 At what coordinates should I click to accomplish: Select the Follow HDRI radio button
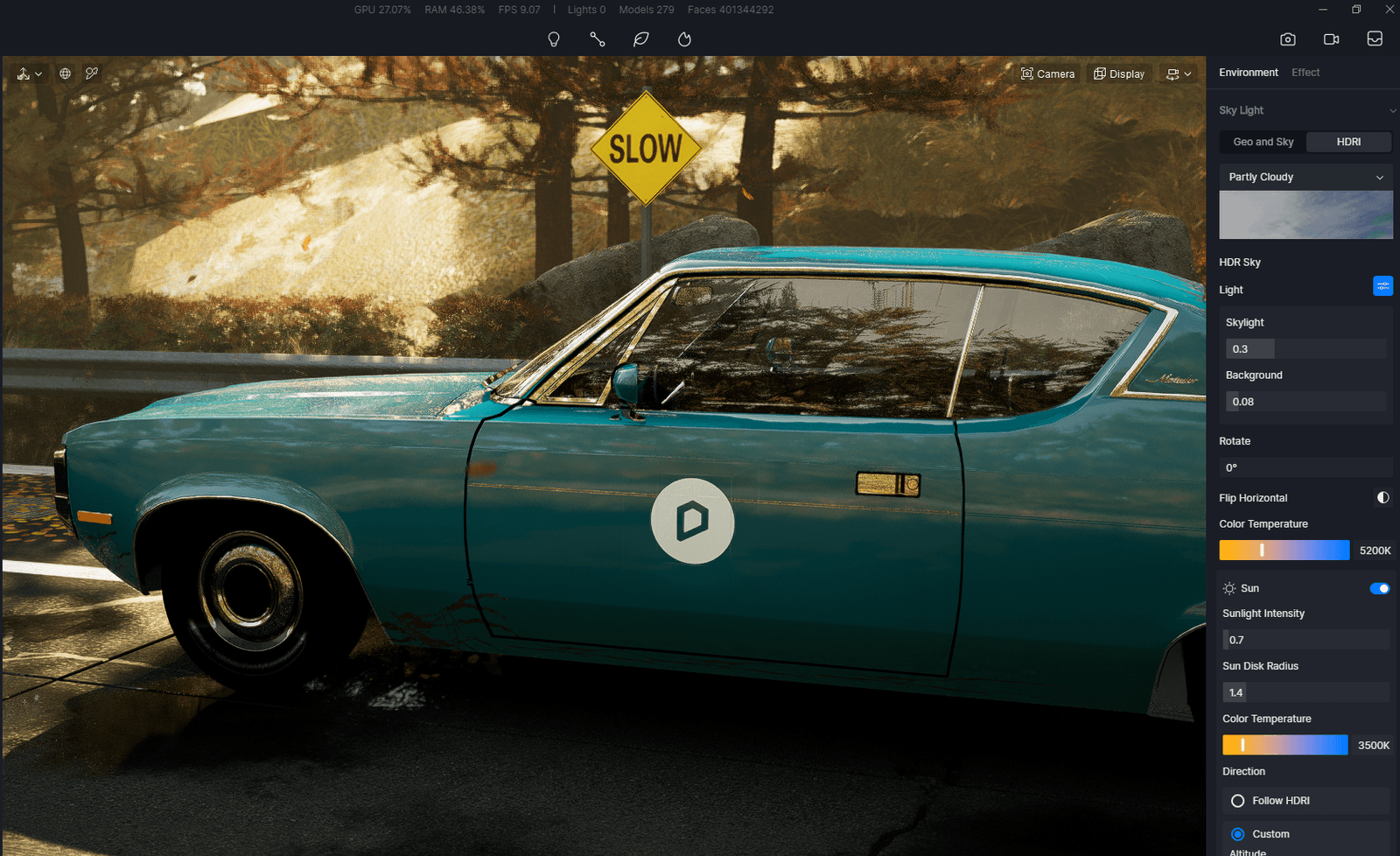(1237, 800)
